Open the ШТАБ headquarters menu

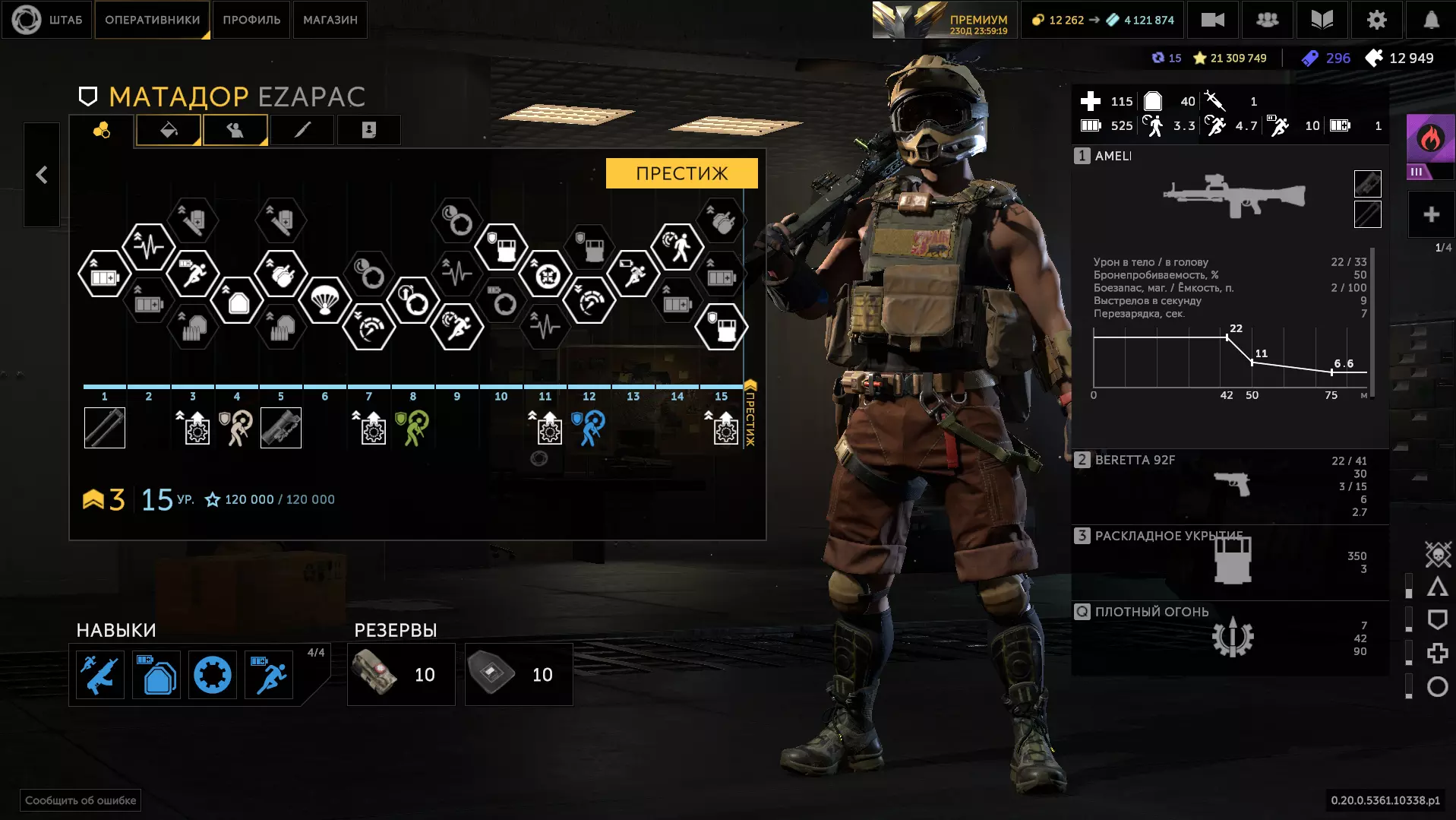tap(48, 20)
